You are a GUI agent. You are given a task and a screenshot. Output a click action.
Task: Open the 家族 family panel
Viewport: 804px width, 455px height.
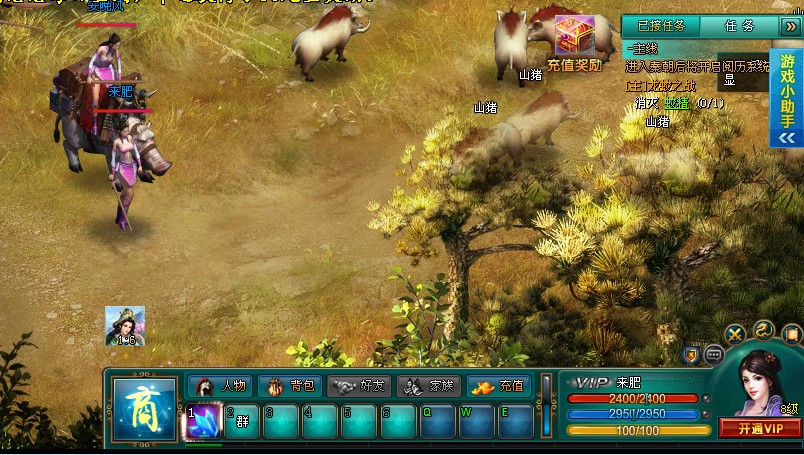(x=429, y=386)
